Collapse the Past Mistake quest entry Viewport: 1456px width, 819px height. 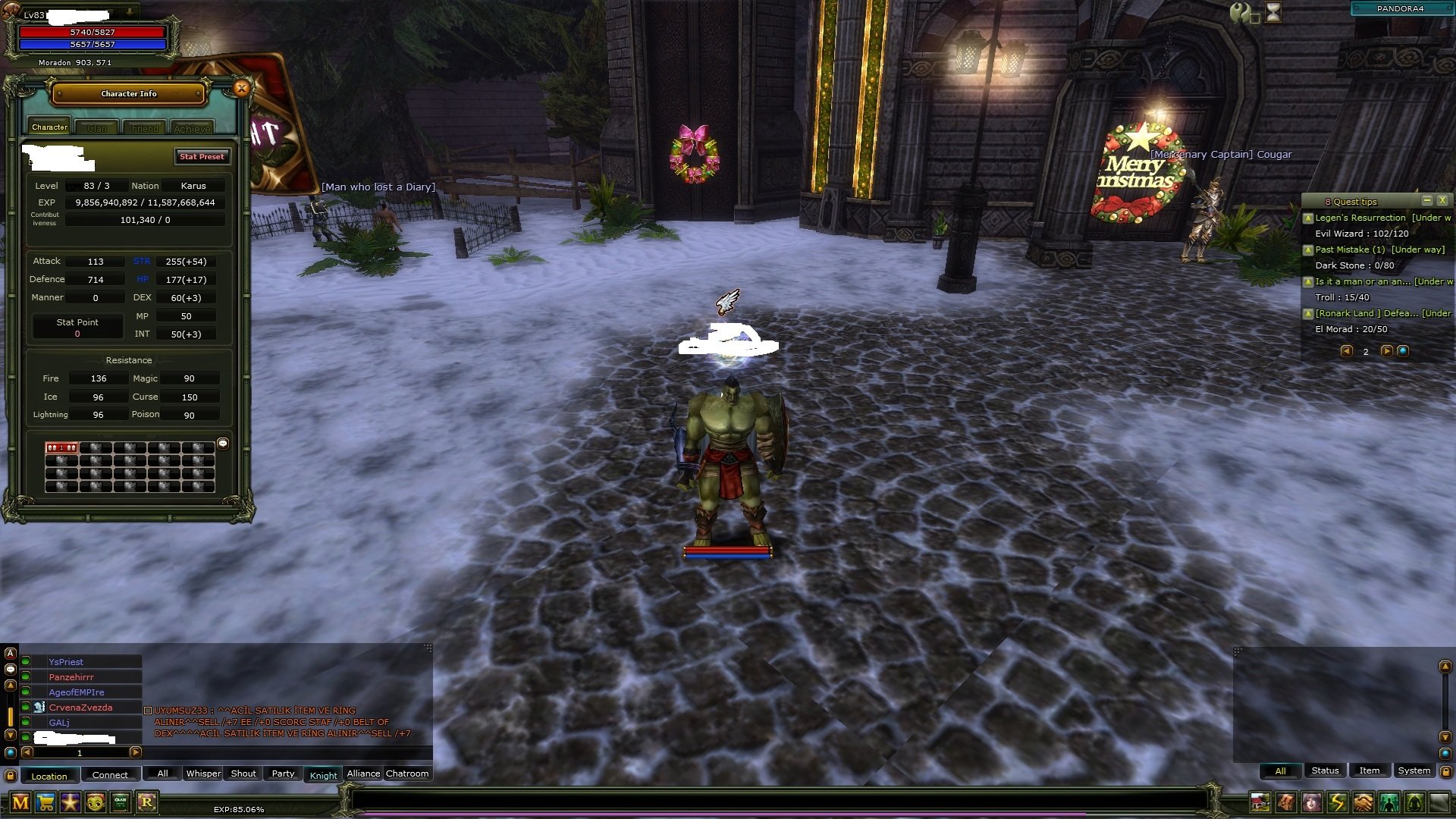coord(1308,249)
